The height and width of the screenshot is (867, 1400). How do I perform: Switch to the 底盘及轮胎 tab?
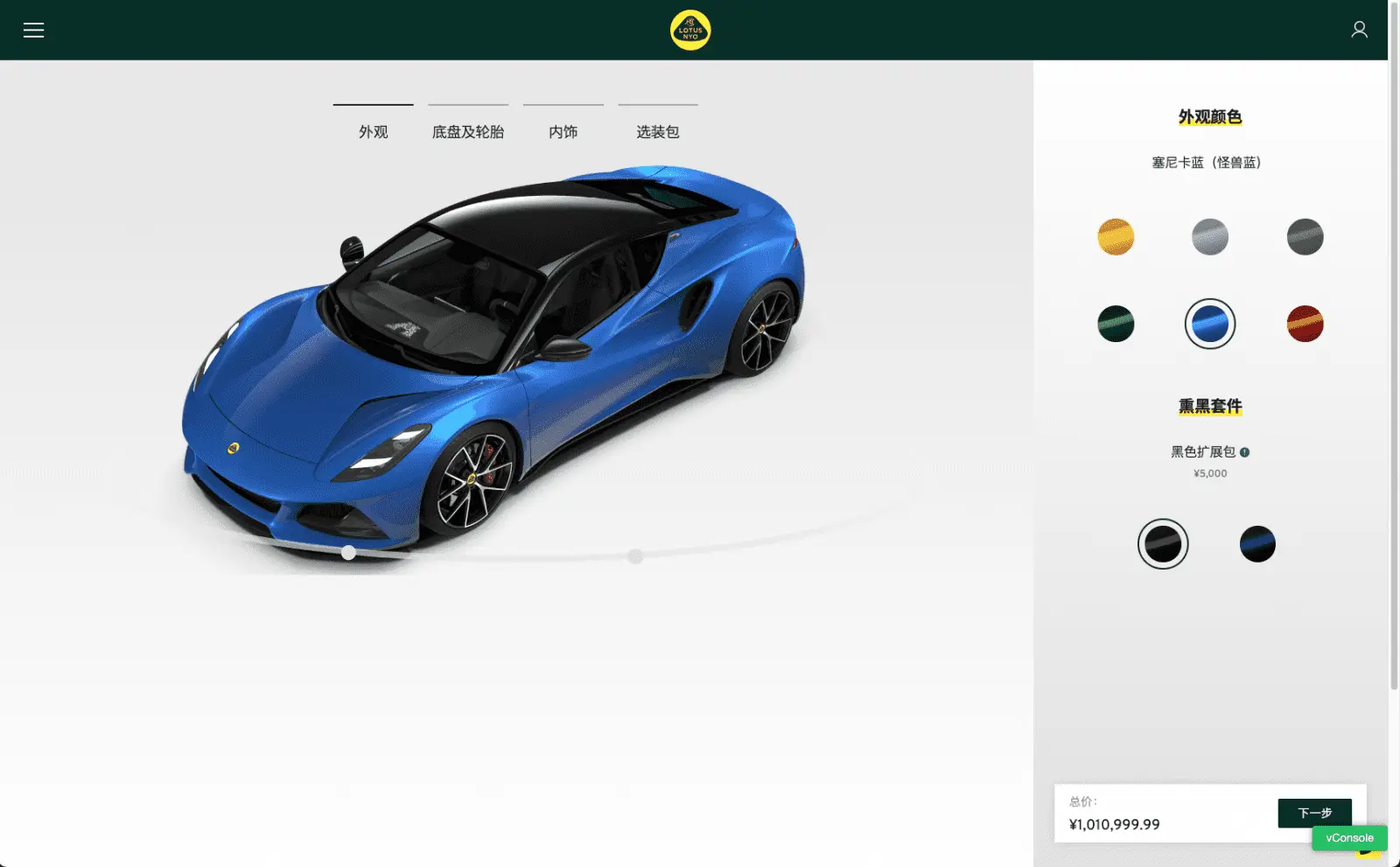(468, 131)
